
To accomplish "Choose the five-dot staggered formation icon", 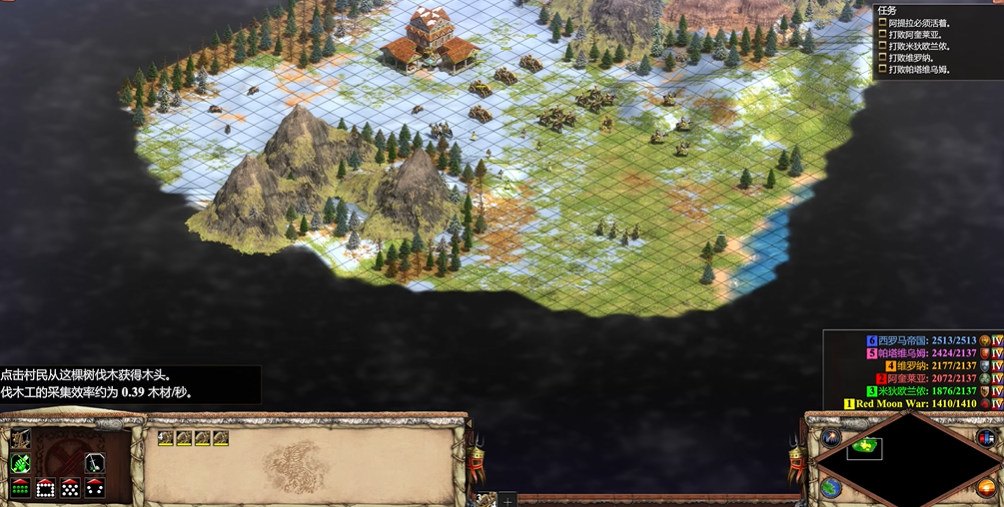I will coord(70,488).
